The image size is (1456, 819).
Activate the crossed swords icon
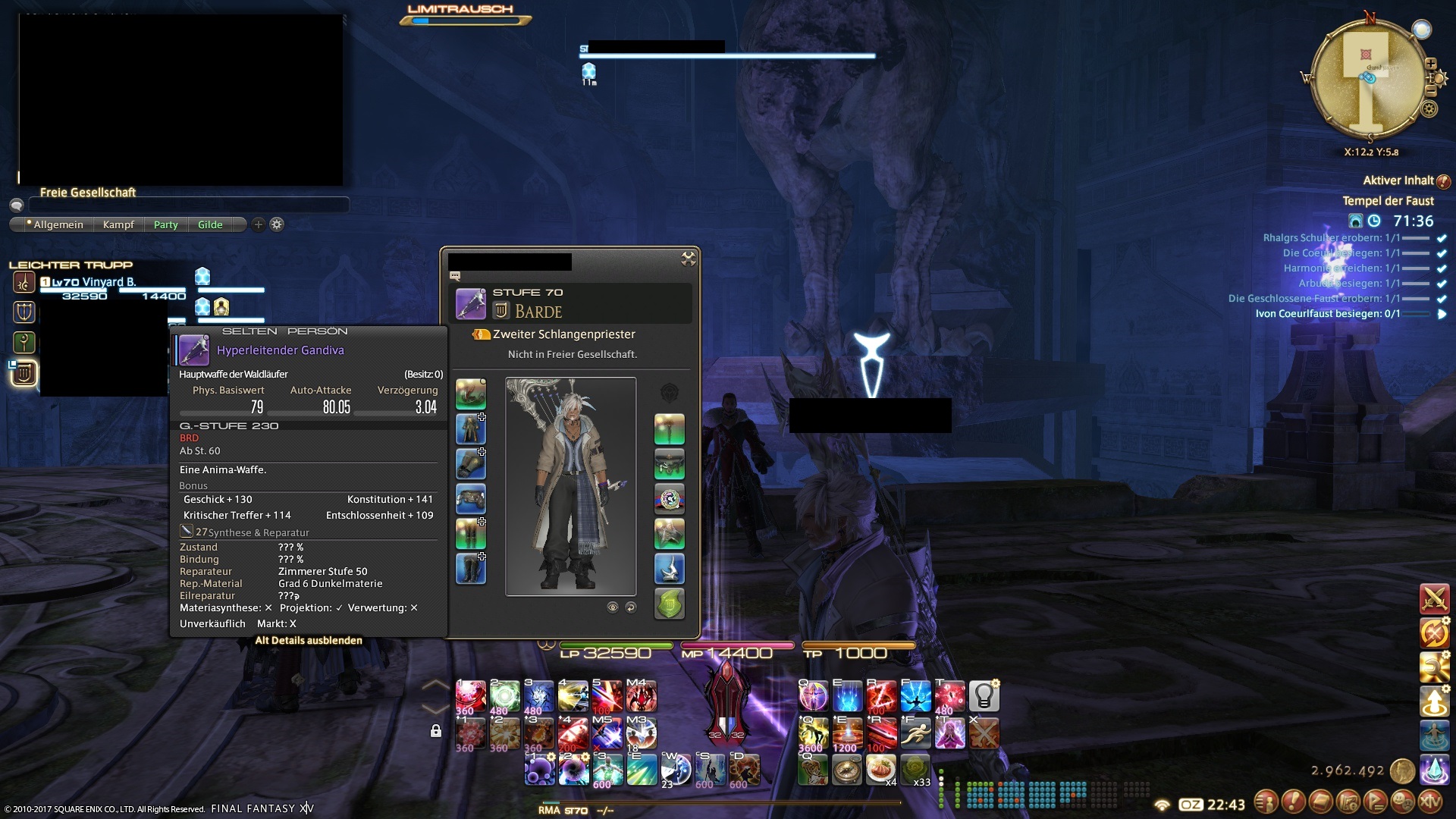[1434, 599]
